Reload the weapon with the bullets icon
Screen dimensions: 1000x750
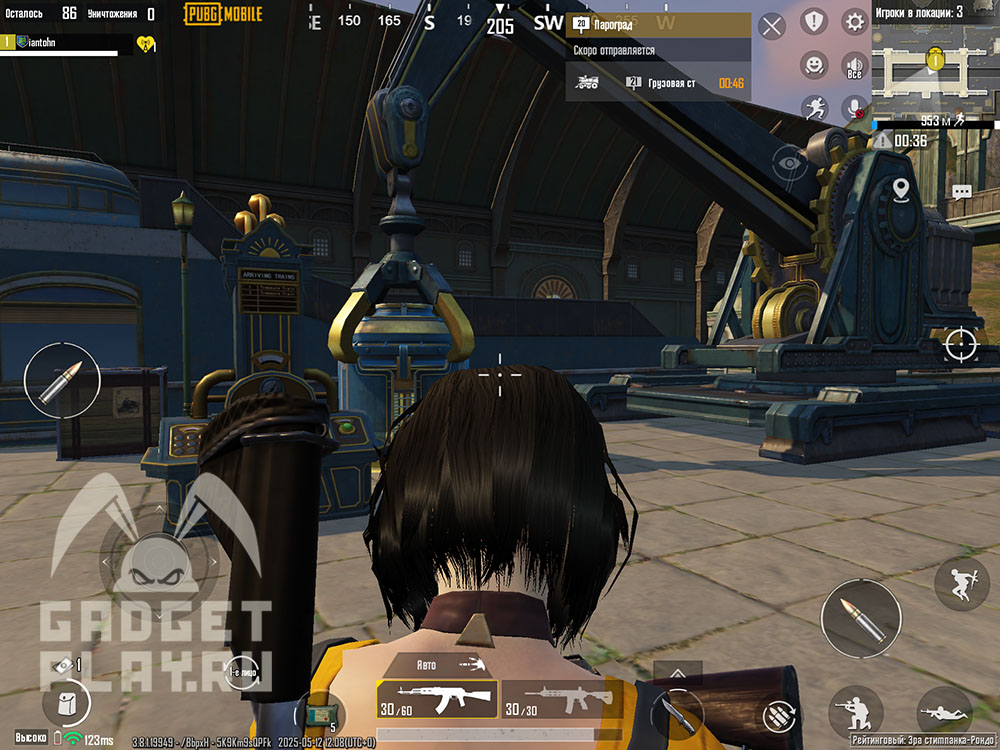(778, 714)
